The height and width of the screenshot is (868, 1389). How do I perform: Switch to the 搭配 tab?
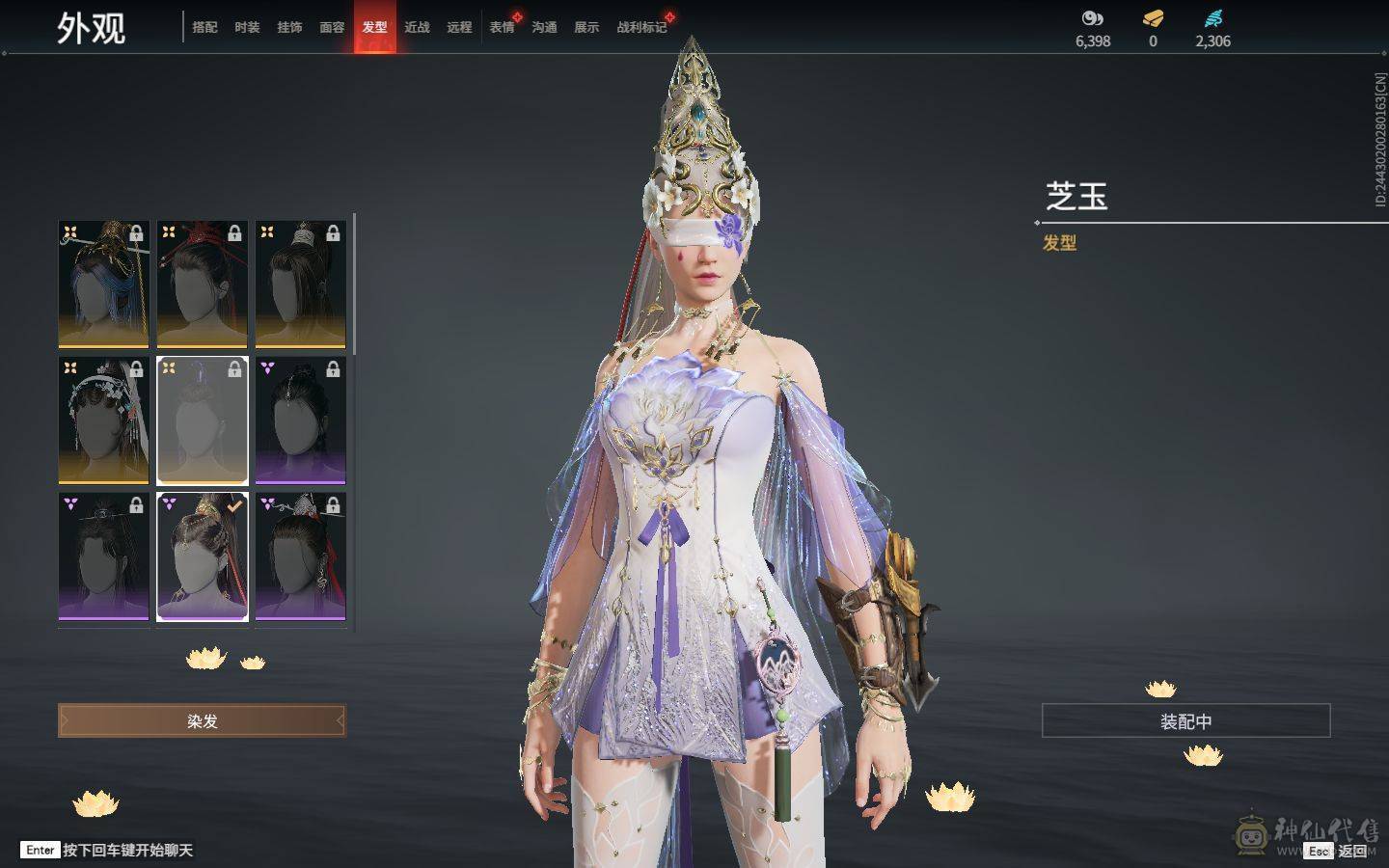[x=204, y=27]
